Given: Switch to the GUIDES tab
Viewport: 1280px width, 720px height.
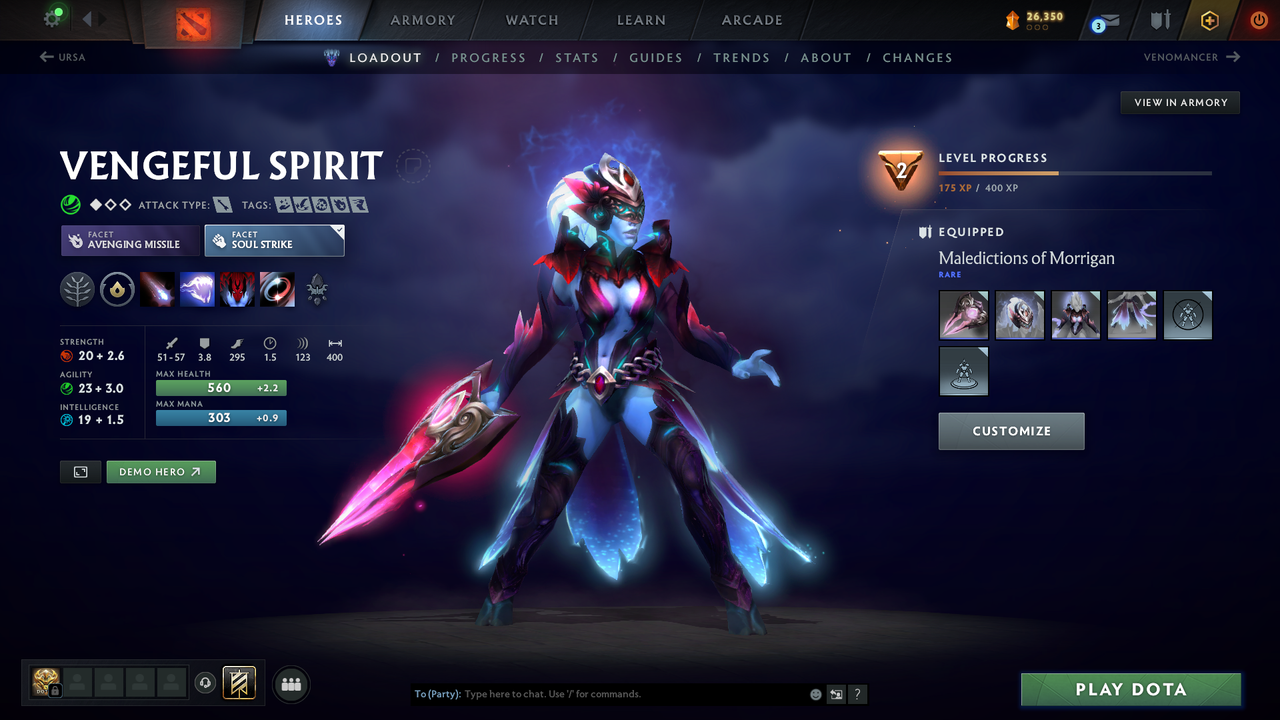Looking at the screenshot, I should (x=656, y=57).
